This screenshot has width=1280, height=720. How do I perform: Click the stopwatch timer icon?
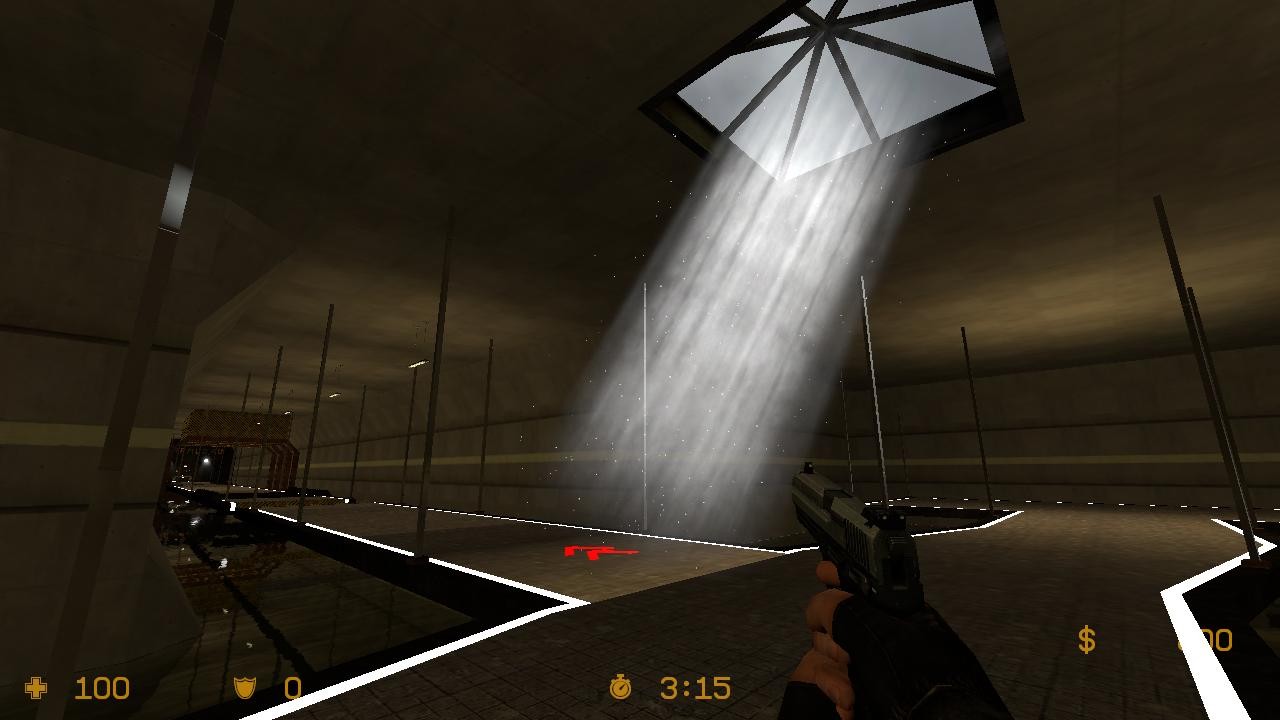click(620, 688)
